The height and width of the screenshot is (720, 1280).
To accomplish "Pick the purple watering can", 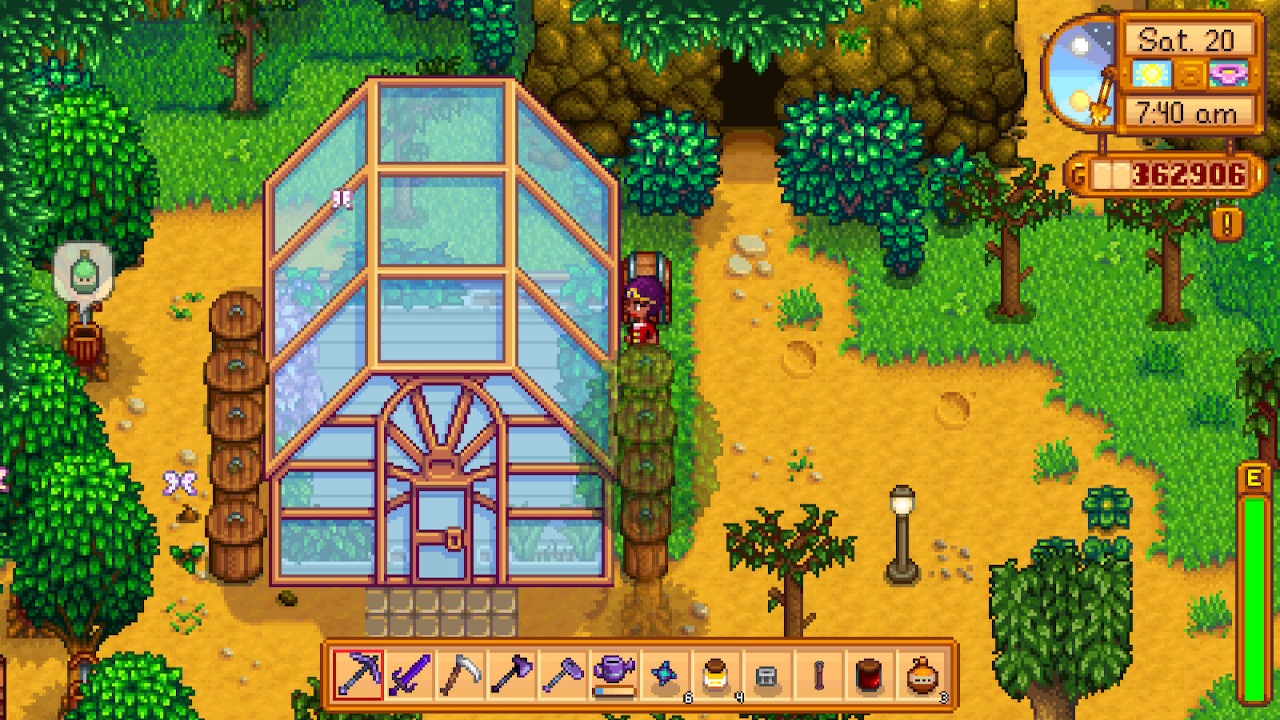I will point(614,675).
